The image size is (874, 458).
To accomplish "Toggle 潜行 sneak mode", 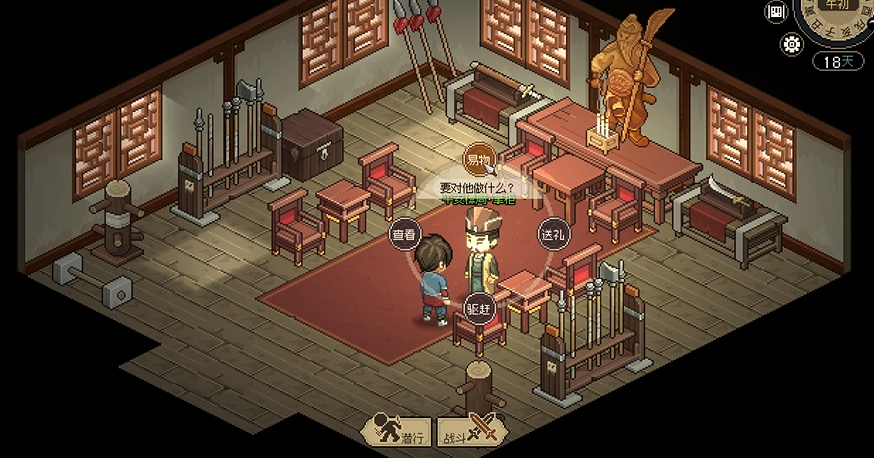I will pos(396,430).
